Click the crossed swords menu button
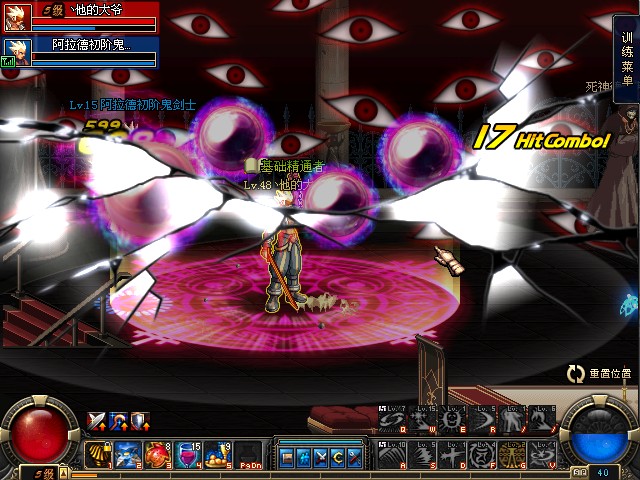640x480 pixels. pyautogui.click(x=321, y=457)
